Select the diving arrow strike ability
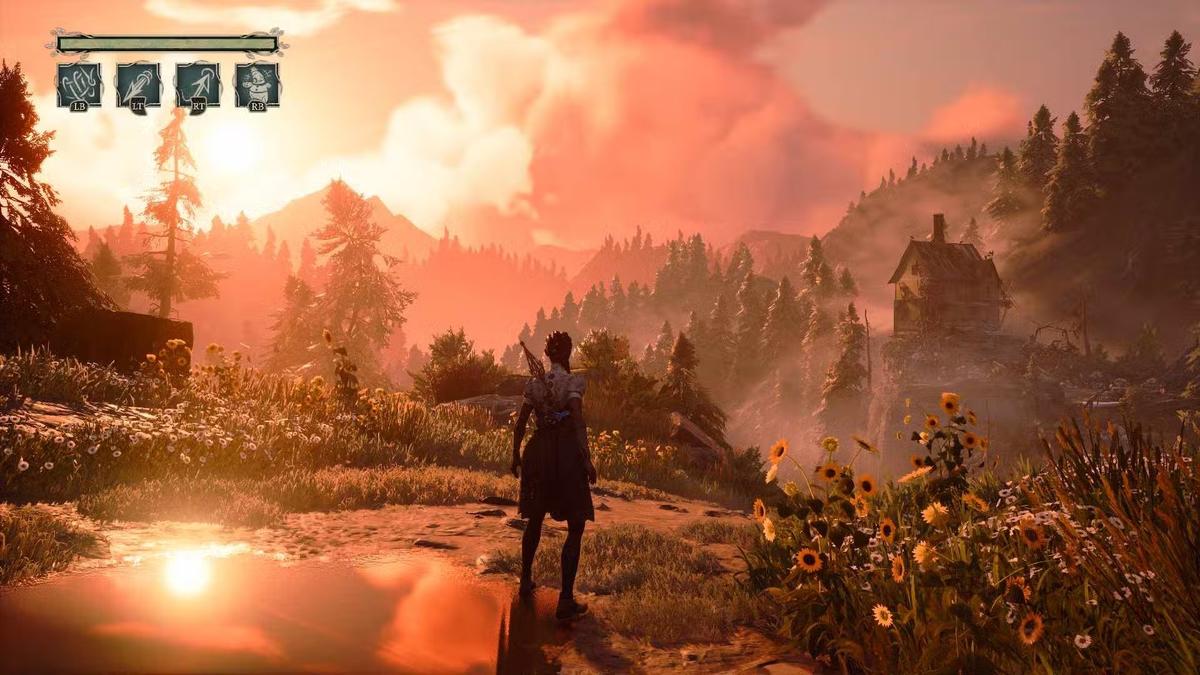The width and height of the screenshot is (1200, 675). pos(138,84)
